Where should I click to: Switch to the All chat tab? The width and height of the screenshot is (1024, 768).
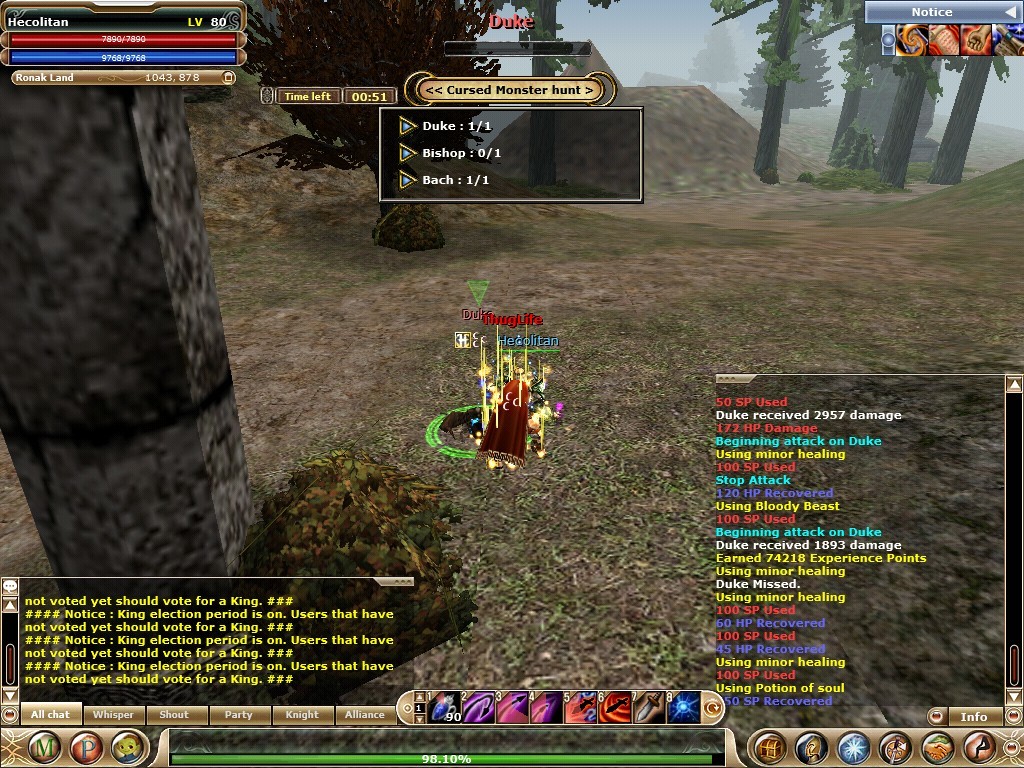(50, 714)
